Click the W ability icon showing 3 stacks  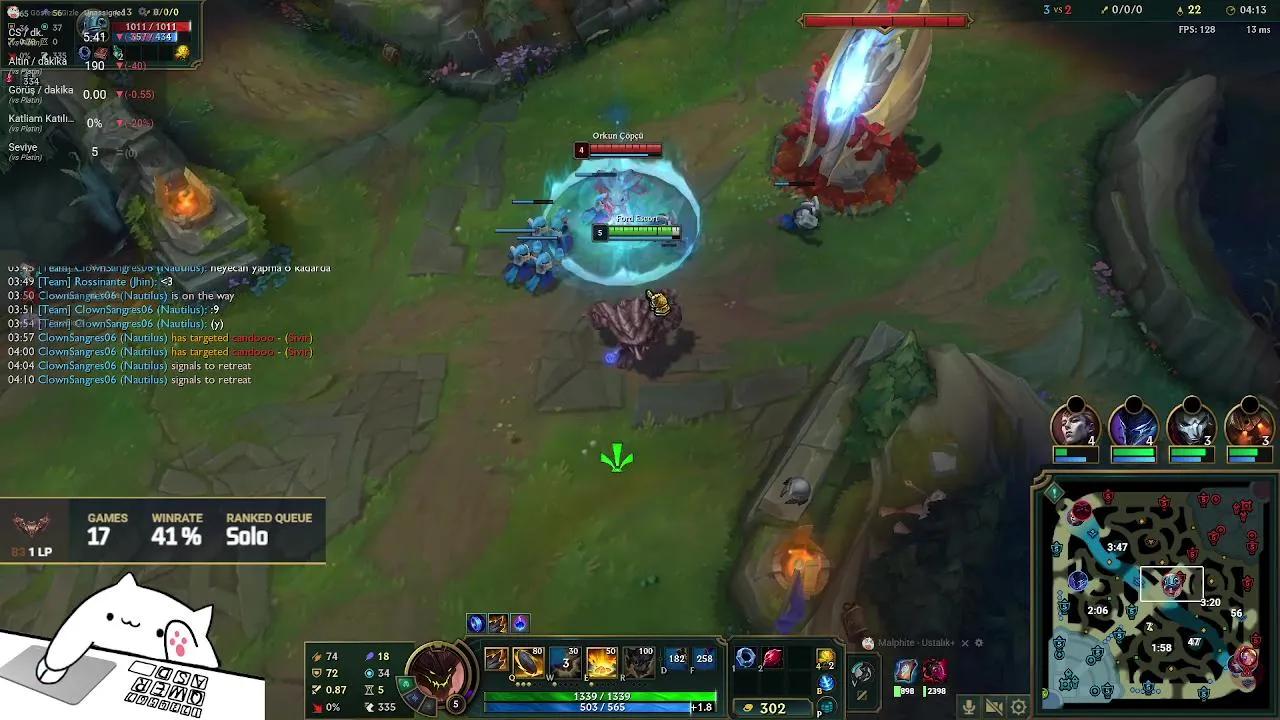[x=565, y=663]
